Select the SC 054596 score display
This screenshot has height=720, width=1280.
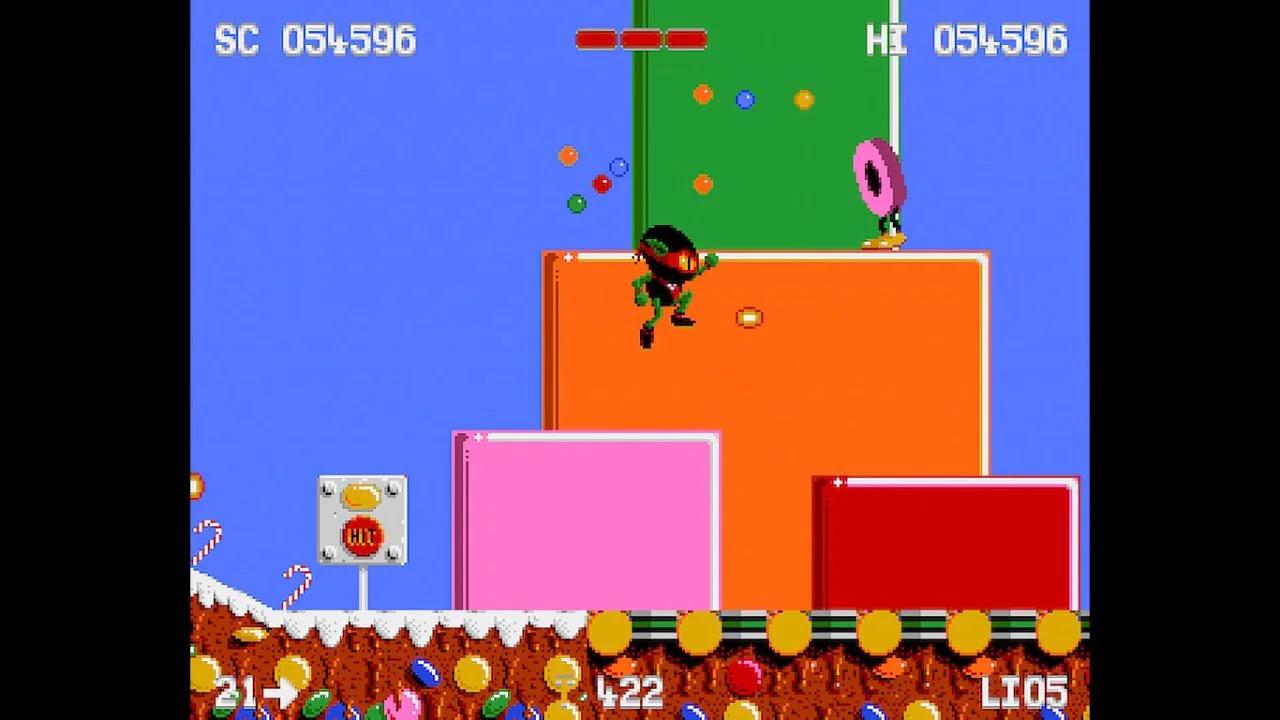point(316,41)
